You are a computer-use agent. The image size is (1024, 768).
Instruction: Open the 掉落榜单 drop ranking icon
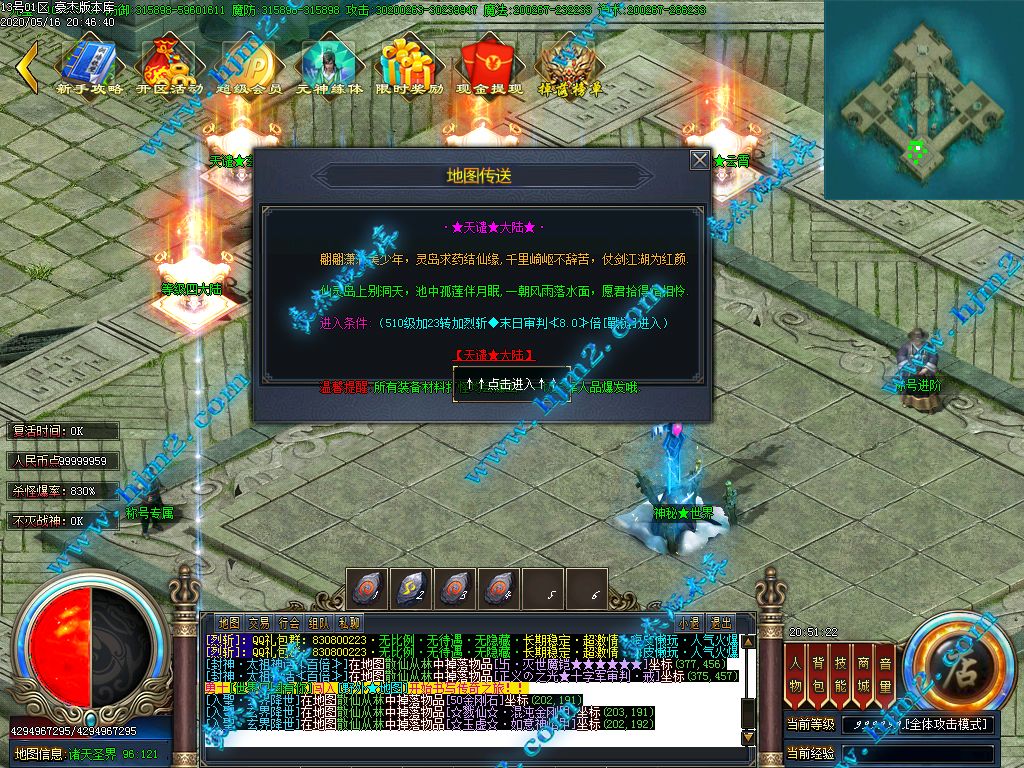pyautogui.click(x=569, y=68)
